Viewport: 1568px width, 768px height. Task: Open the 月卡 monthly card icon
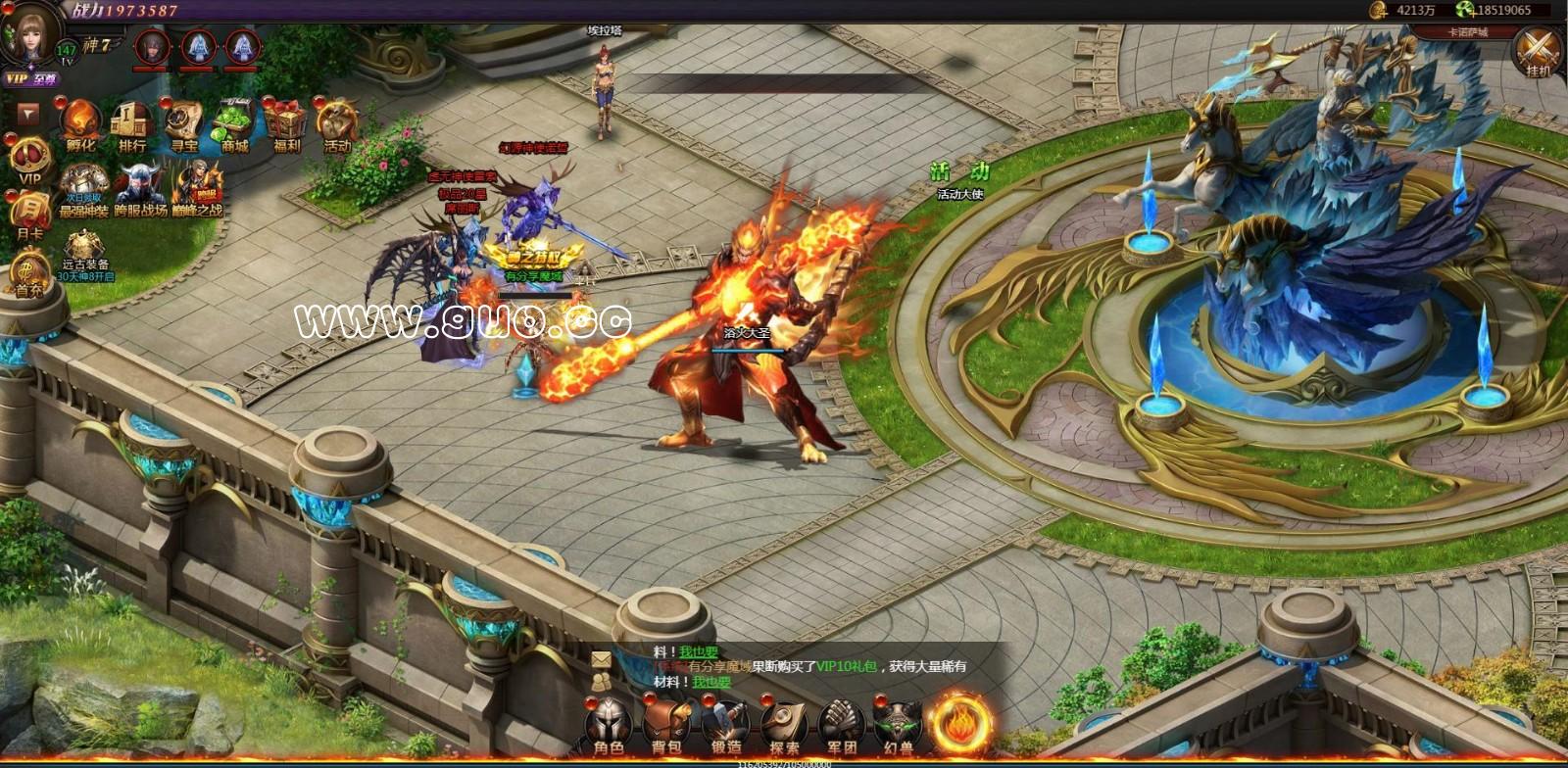tap(29, 215)
